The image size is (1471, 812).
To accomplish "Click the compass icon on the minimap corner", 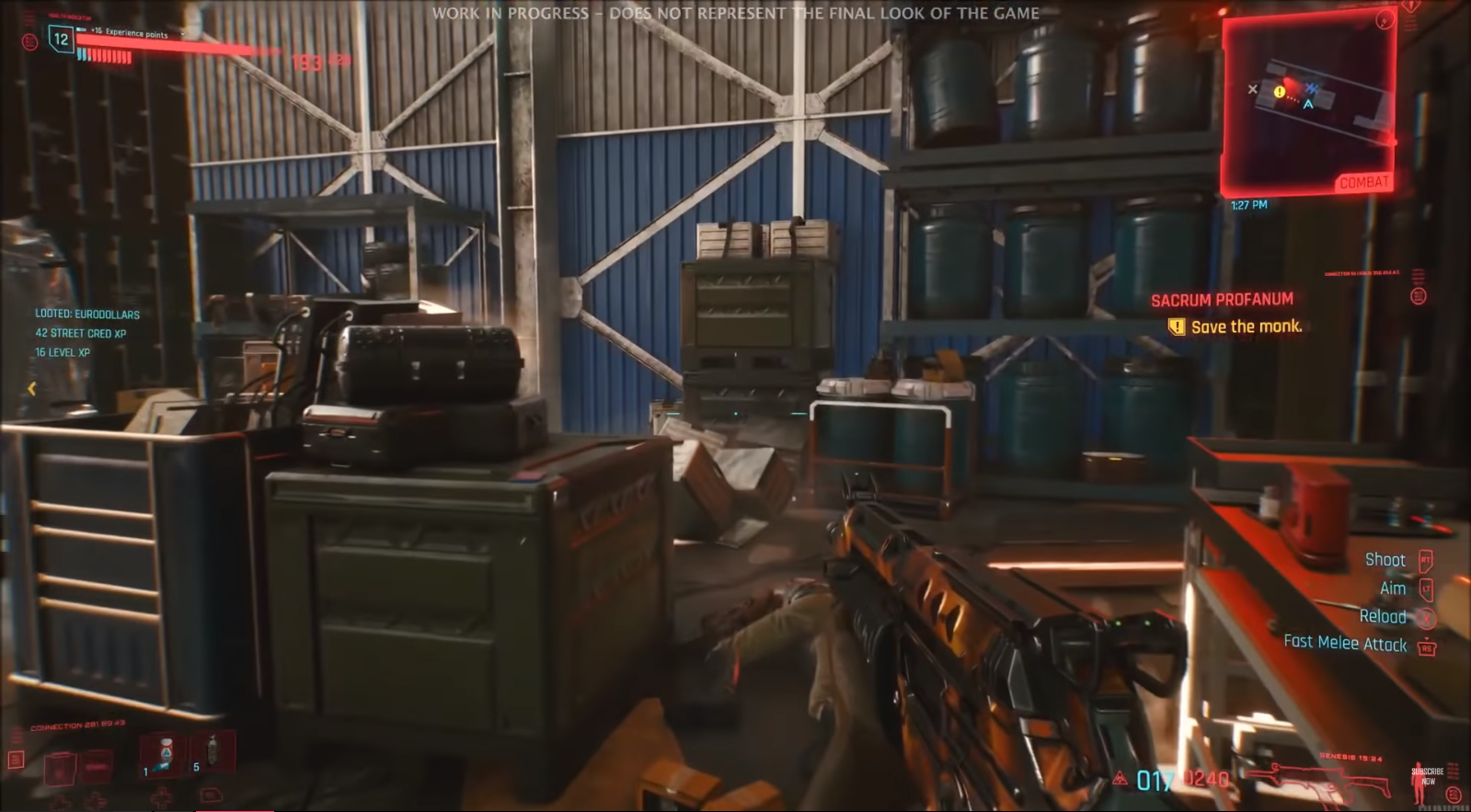I will click(x=1385, y=21).
